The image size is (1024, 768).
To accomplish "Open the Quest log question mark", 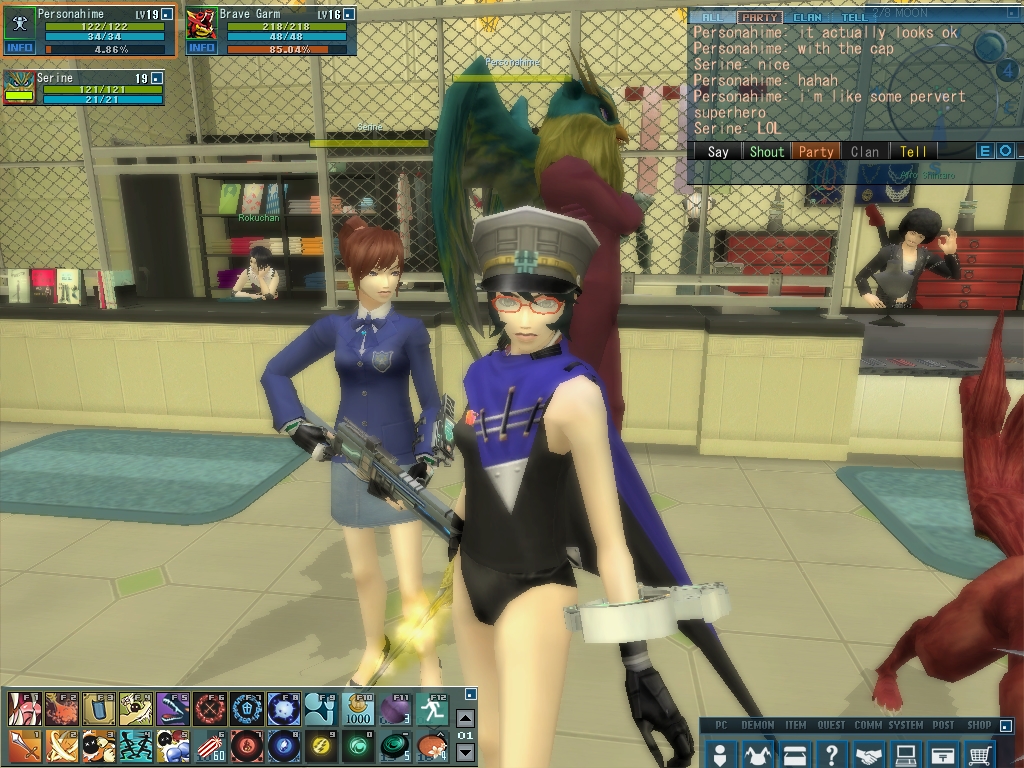I will click(x=832, y=753).
